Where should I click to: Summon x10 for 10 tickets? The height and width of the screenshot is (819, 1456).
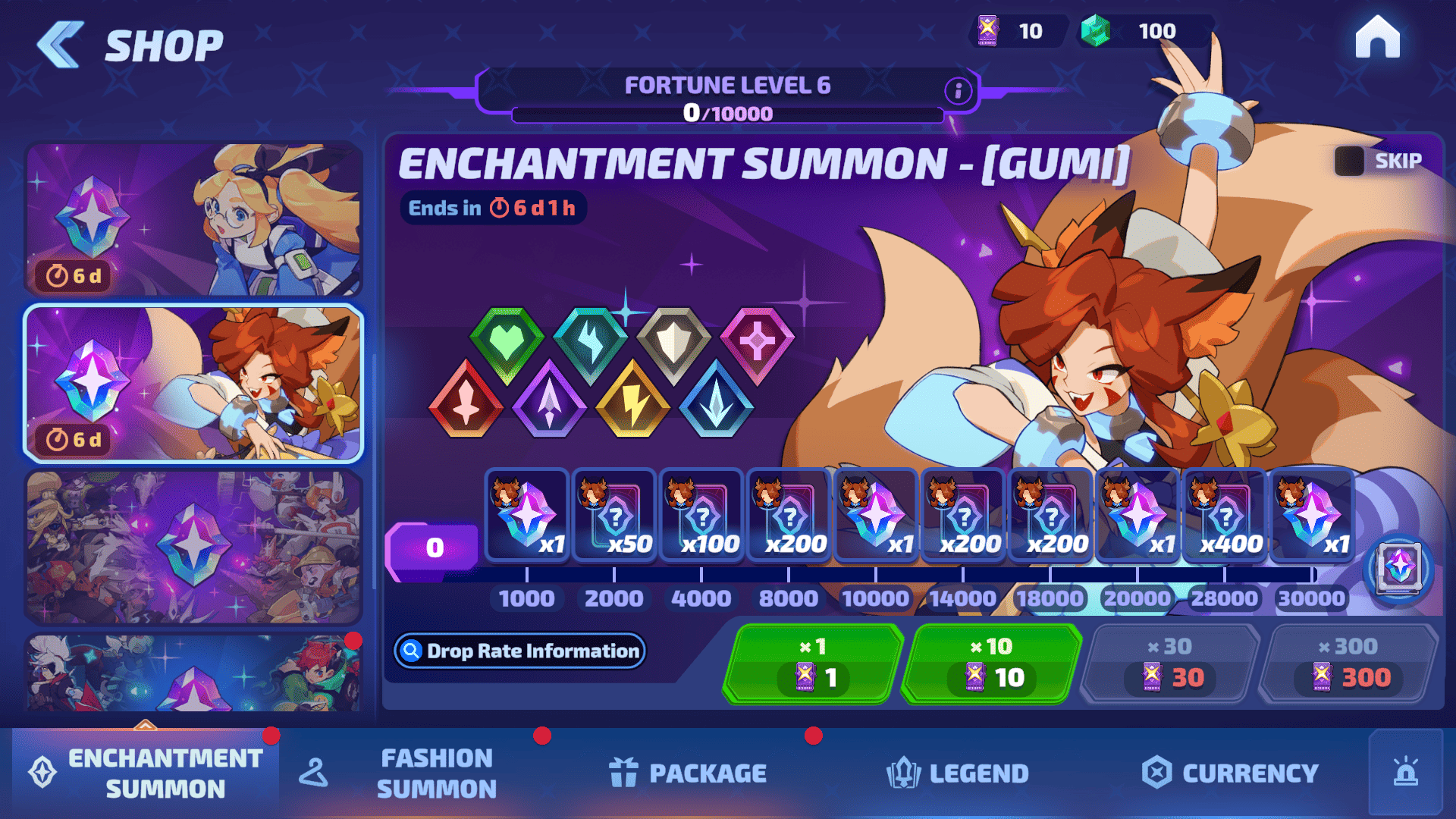(x=992, y=664)
